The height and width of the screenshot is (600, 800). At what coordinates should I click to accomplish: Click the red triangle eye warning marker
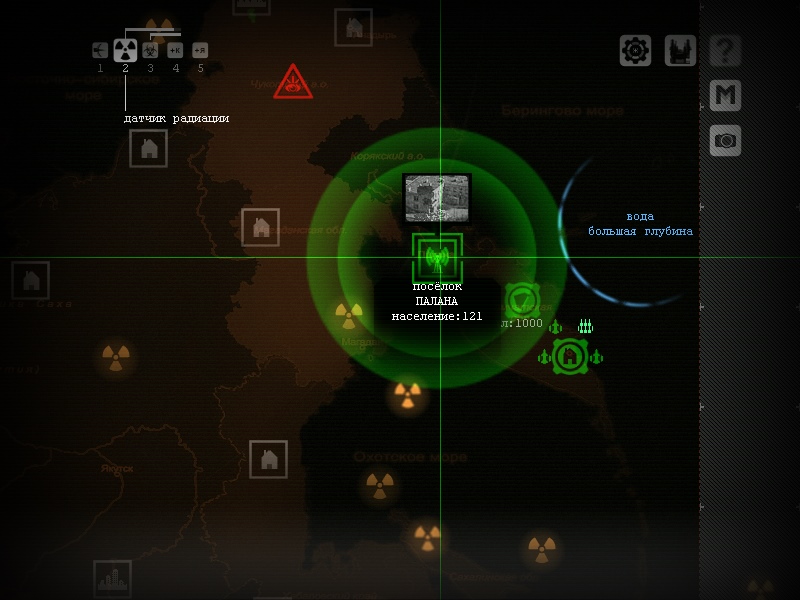[x=293, y=84]
